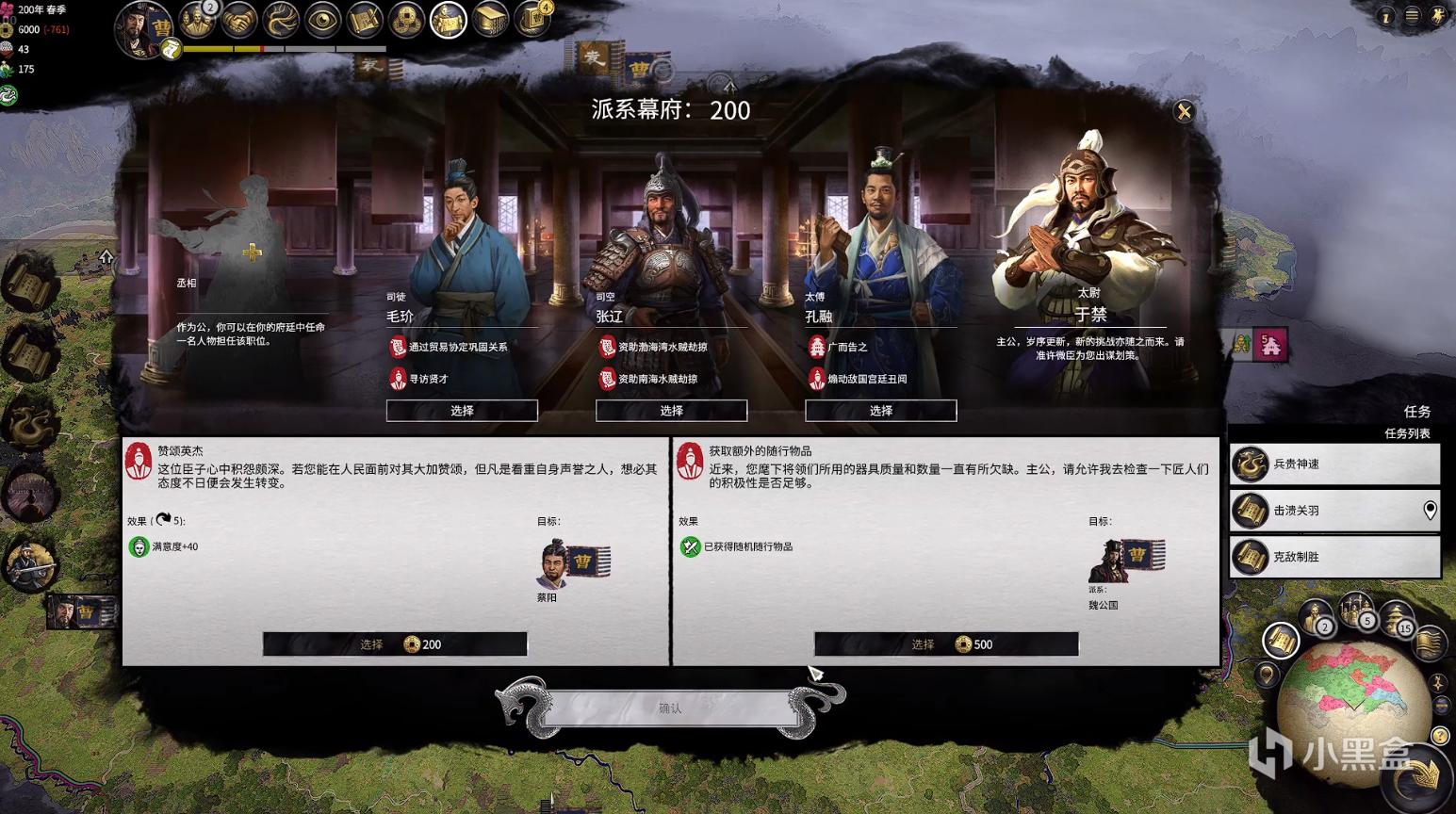Choose the 200 gold praise option

[395, 644]
